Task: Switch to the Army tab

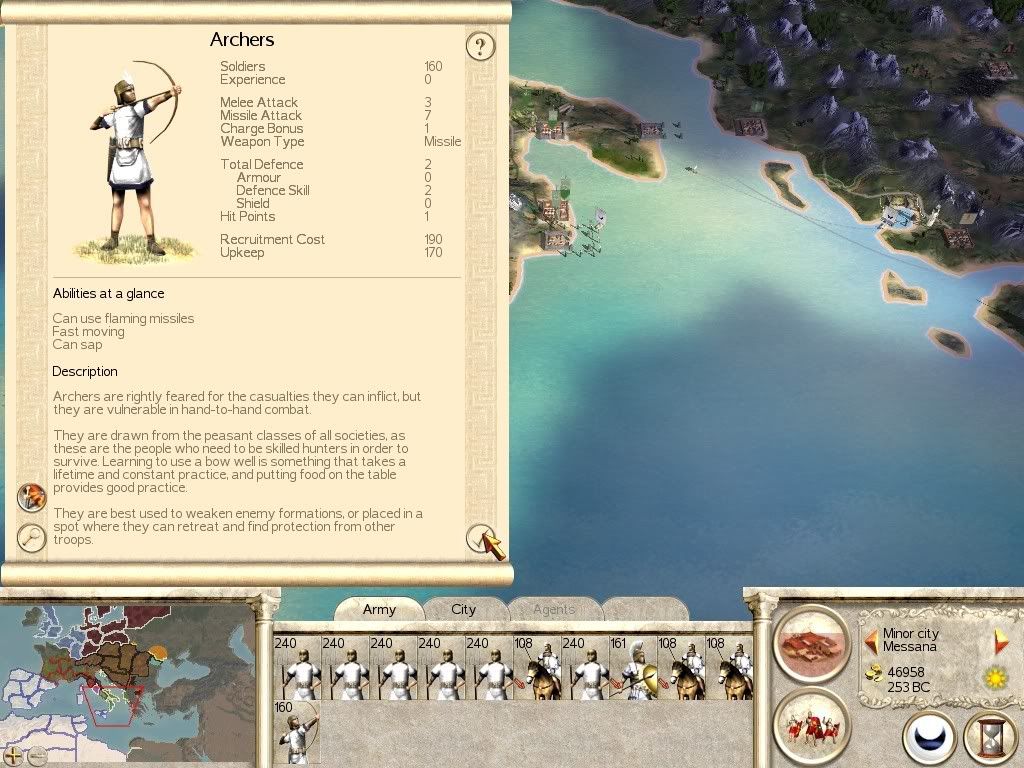Action: pos(379,609)
